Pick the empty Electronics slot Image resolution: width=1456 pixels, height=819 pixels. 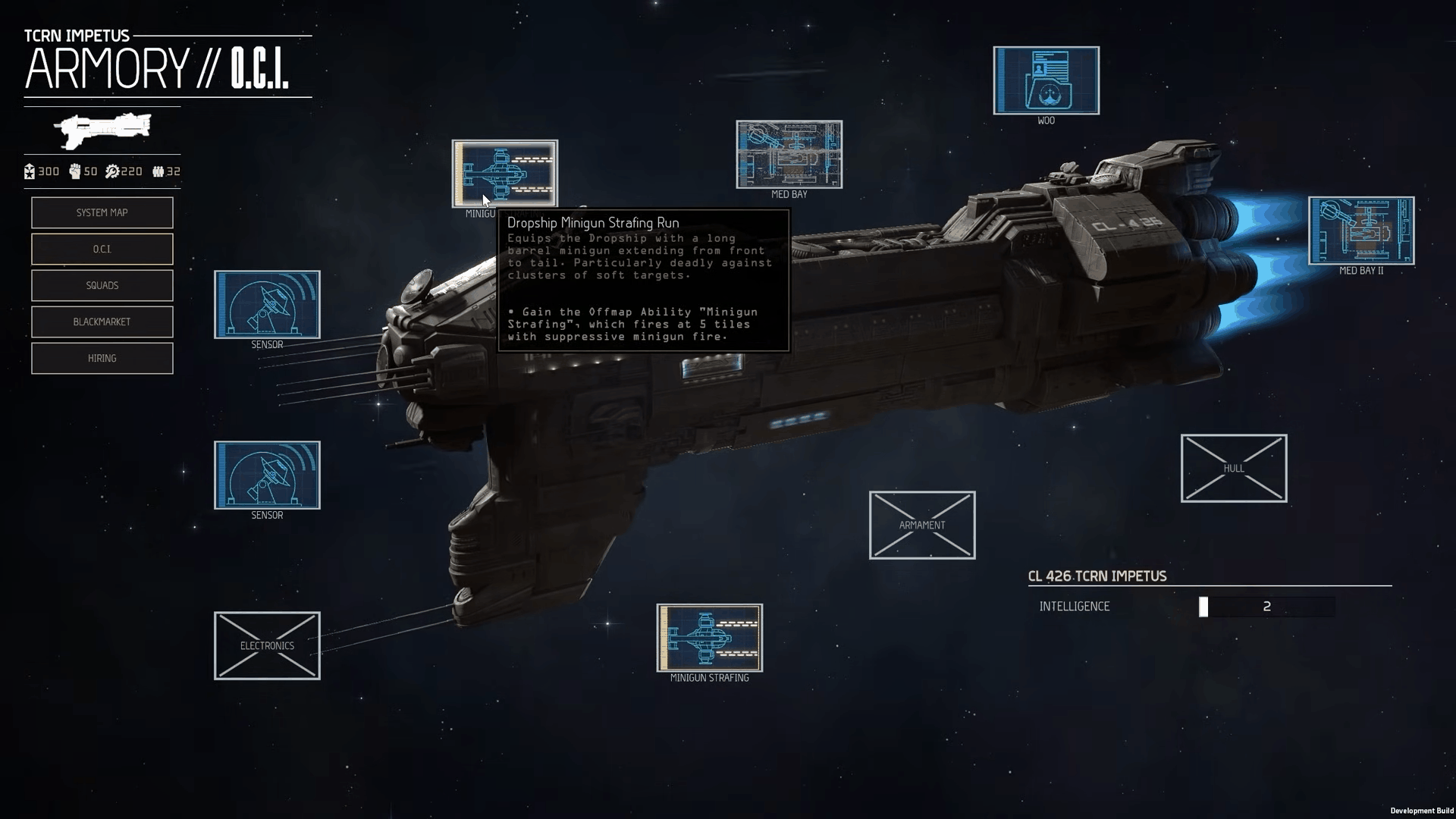click(x=267, y=645)
